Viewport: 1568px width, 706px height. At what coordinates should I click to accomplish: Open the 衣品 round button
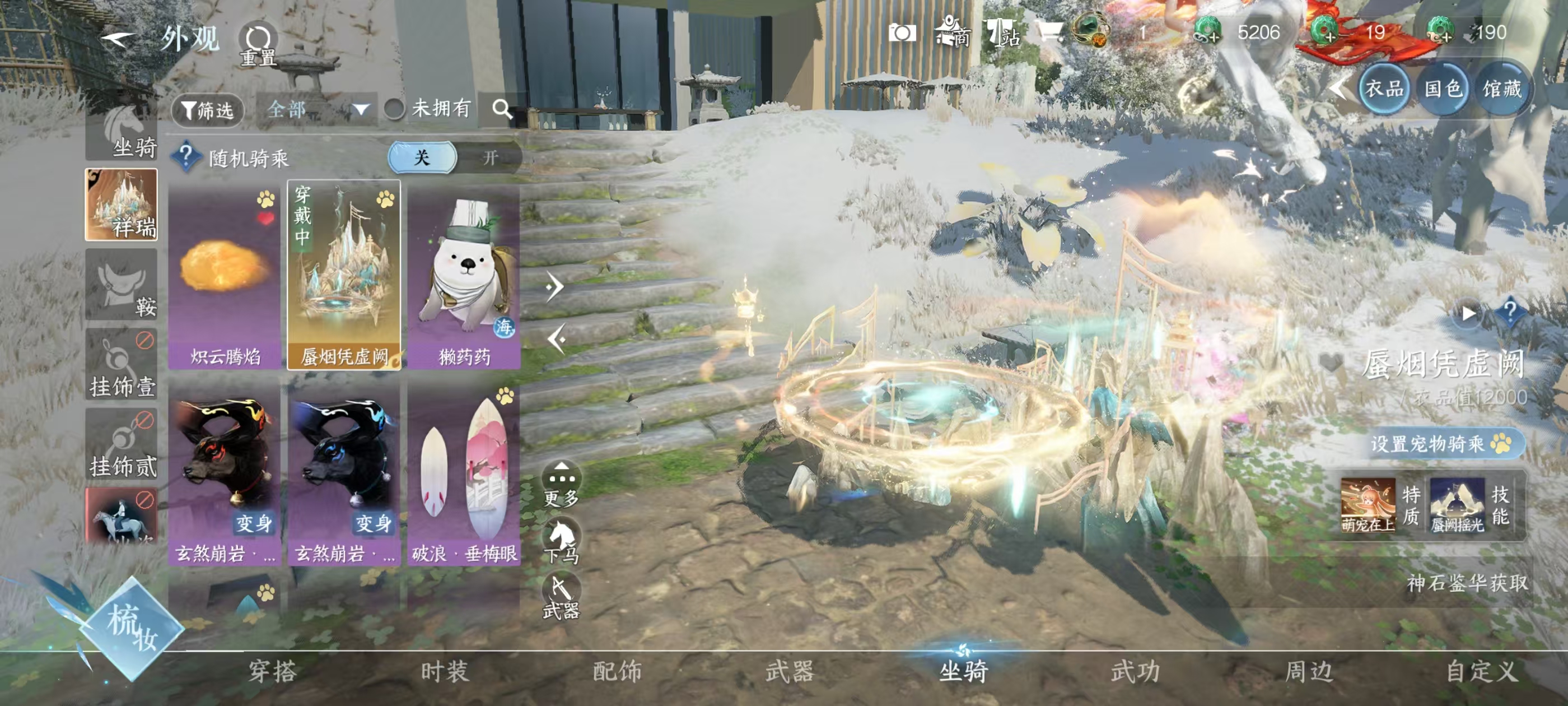click(1384, 89)
